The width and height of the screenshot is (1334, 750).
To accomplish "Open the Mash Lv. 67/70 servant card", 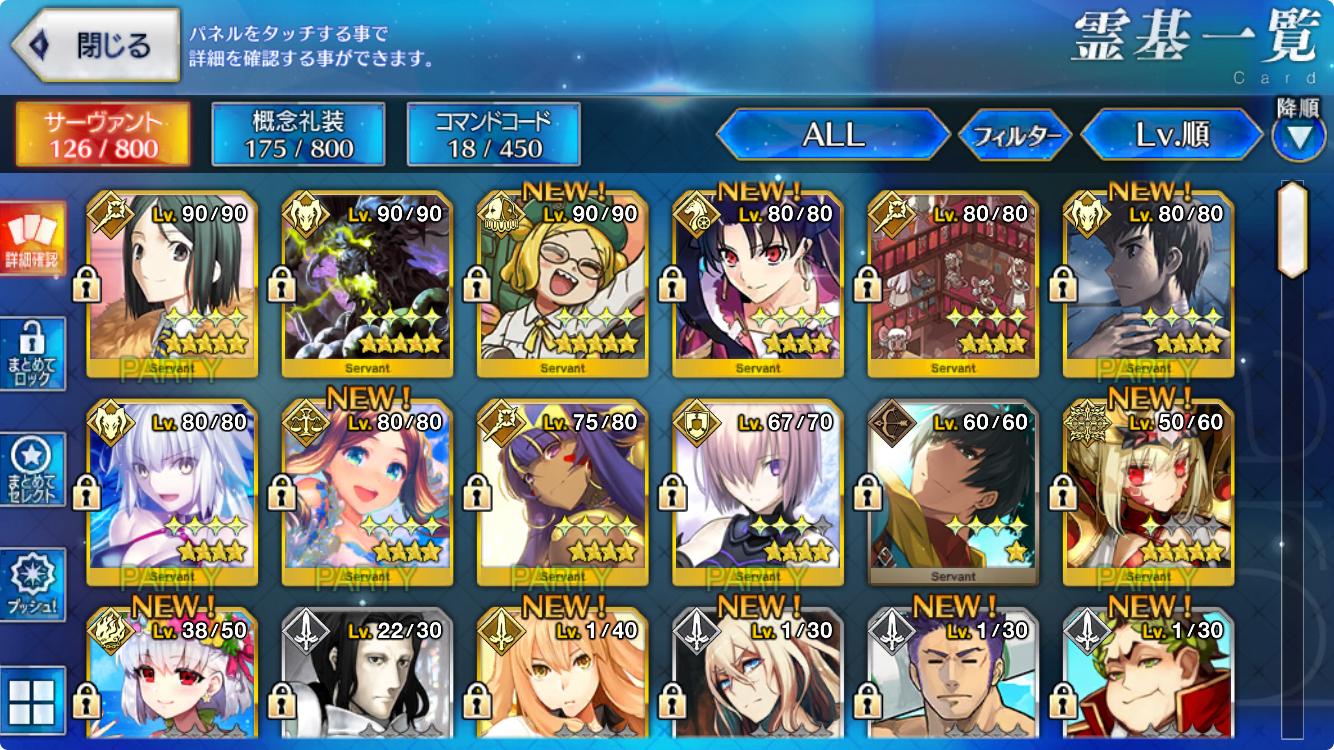I will click(757, 493).
